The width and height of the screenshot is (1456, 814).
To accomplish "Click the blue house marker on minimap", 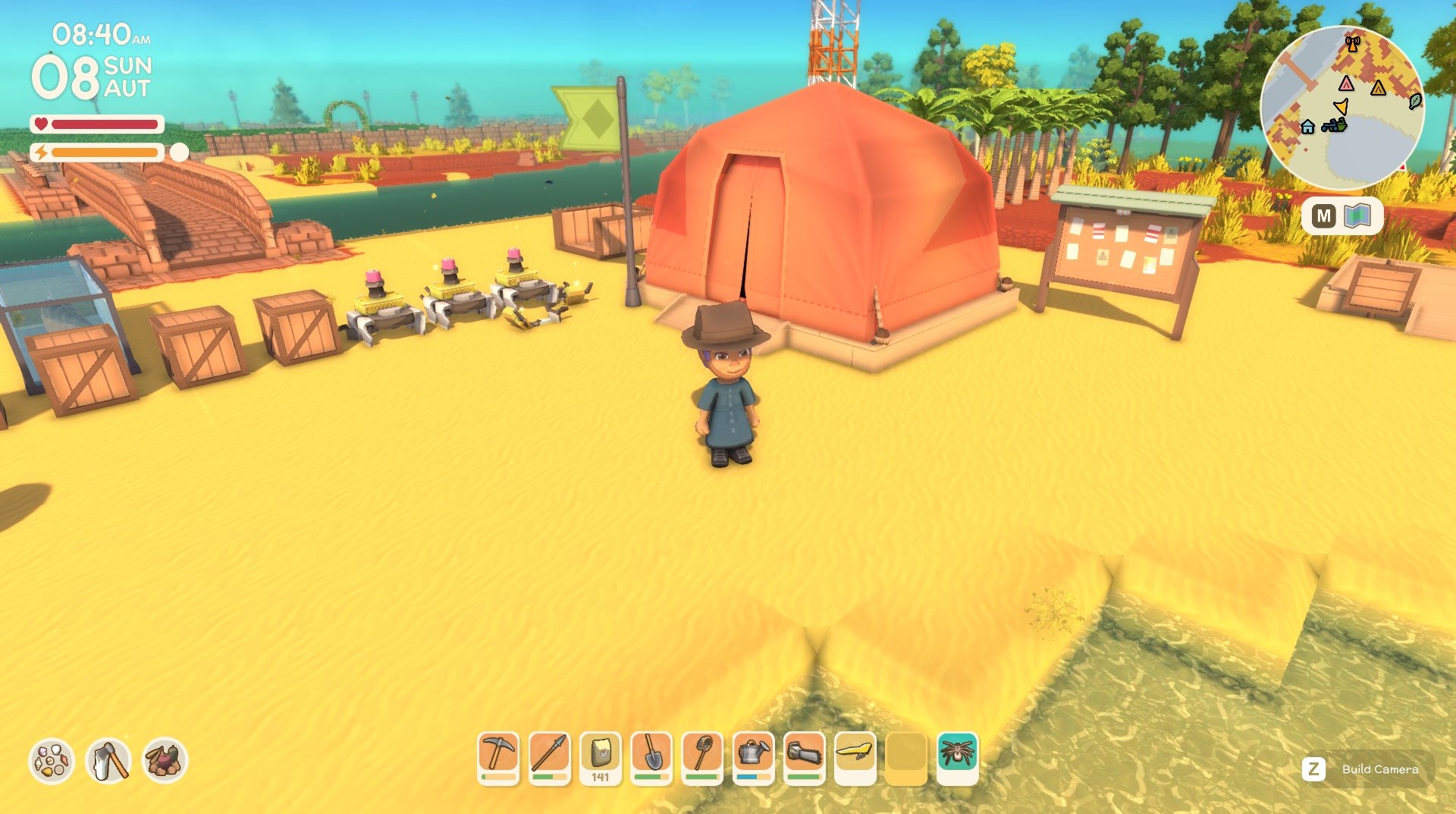I will coord(1307,127).
